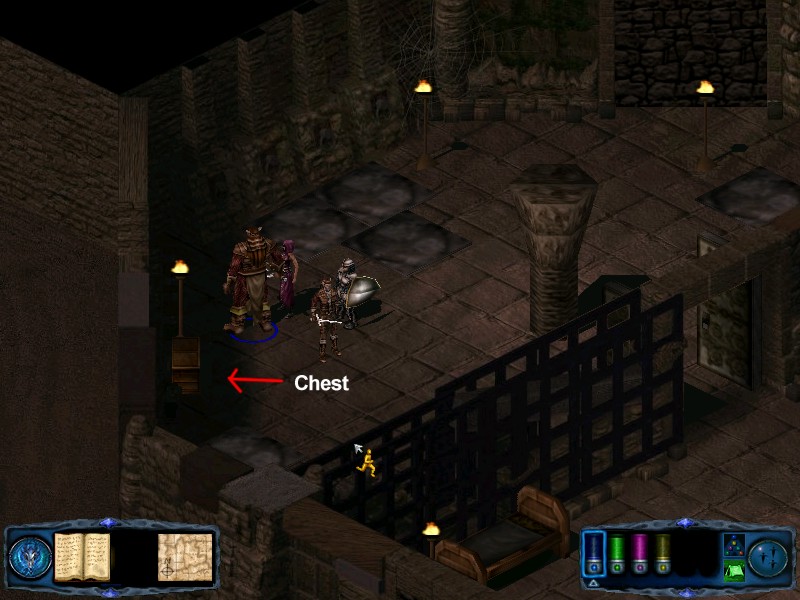Select the blue party member bar

point(593,553)
